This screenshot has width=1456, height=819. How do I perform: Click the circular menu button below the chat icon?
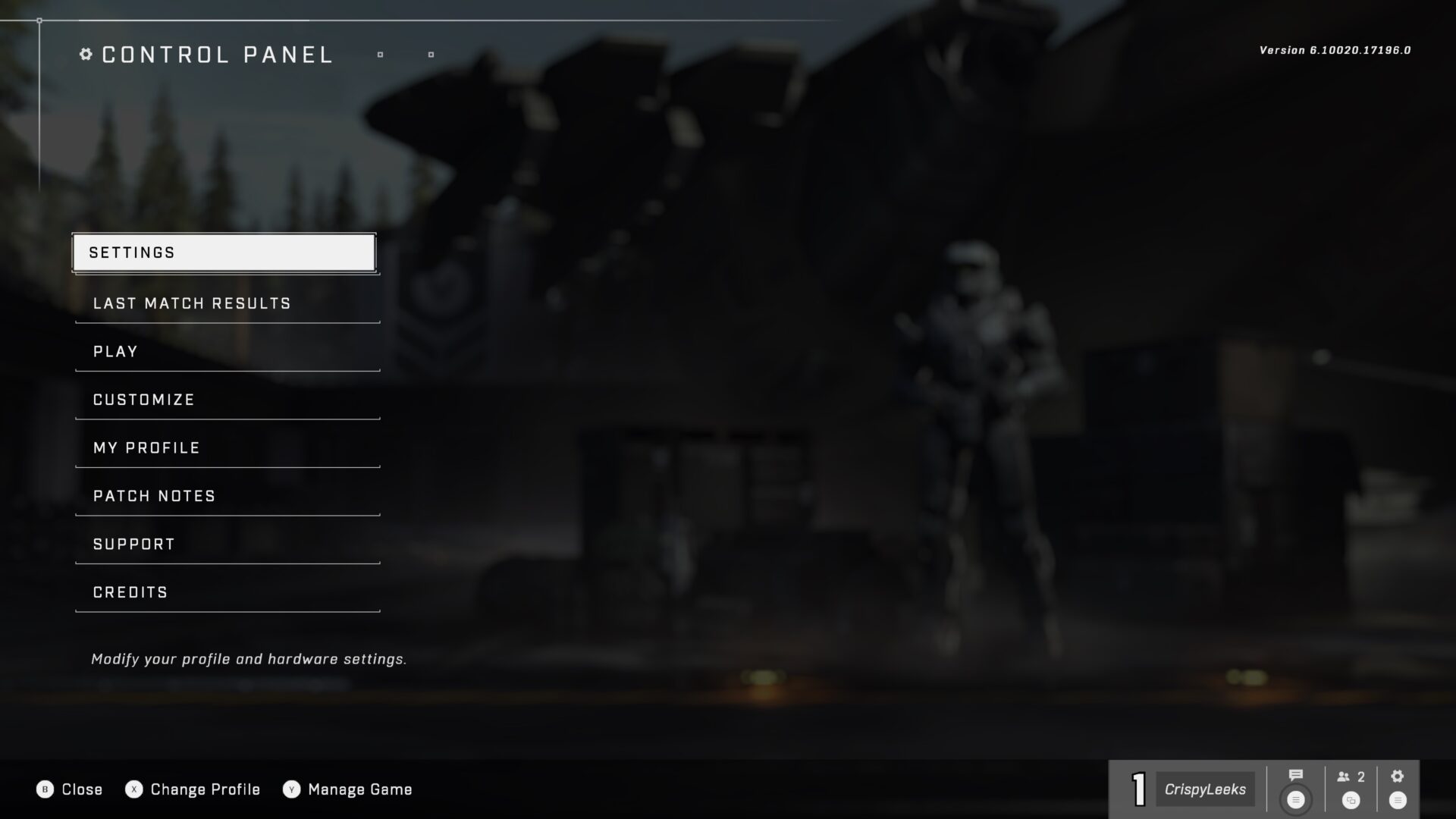(1295, 800)
